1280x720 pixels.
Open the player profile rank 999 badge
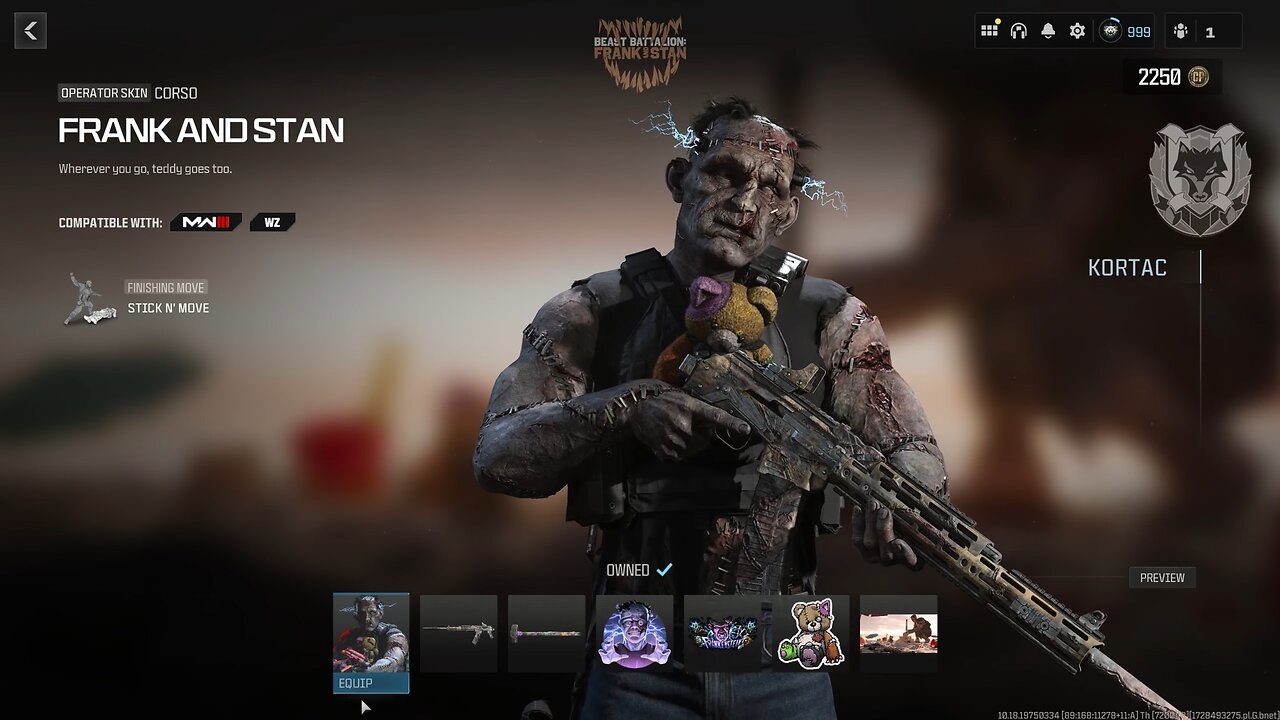(1125, 31)
